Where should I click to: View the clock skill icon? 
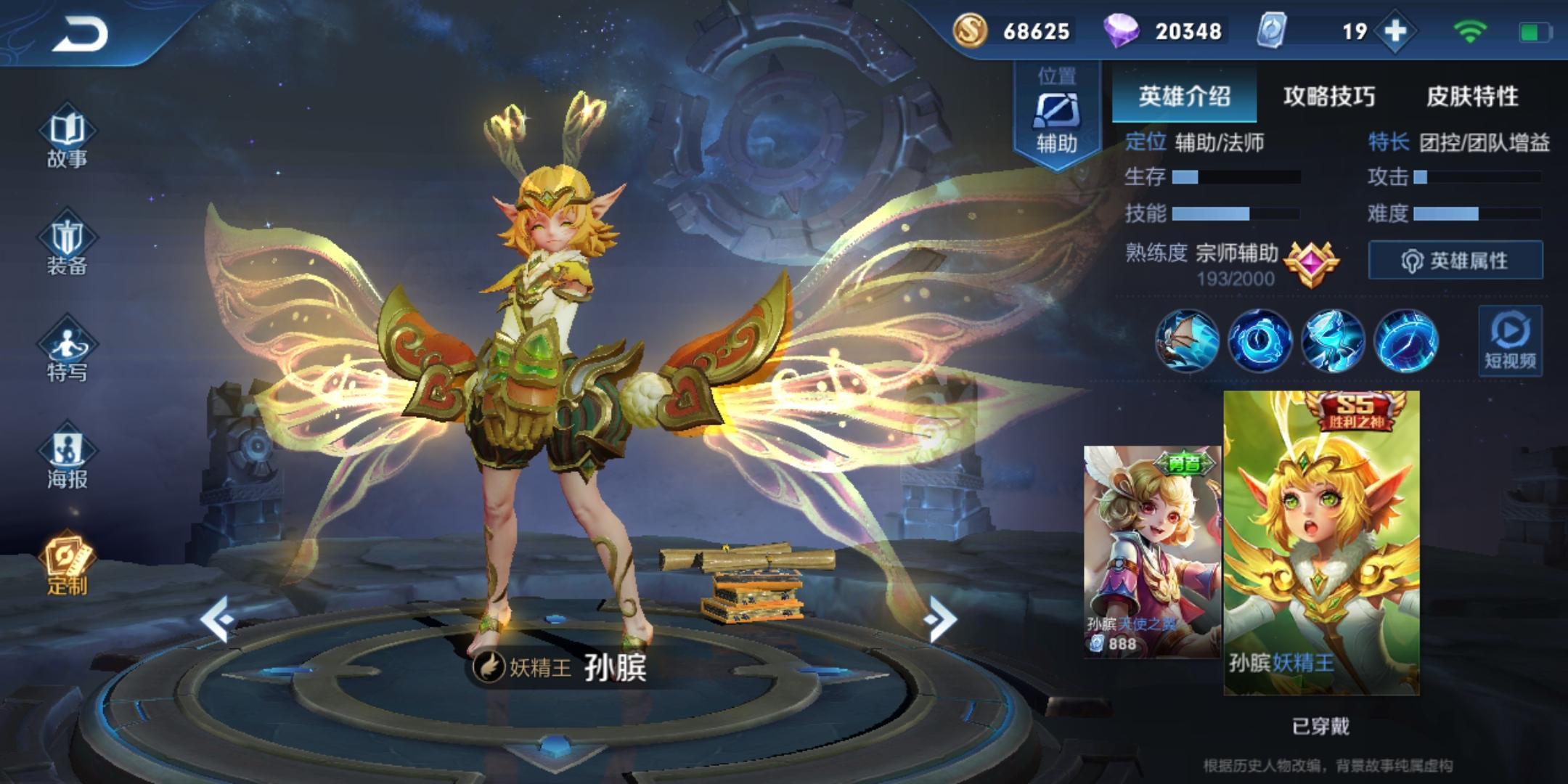coord(1260,340)
